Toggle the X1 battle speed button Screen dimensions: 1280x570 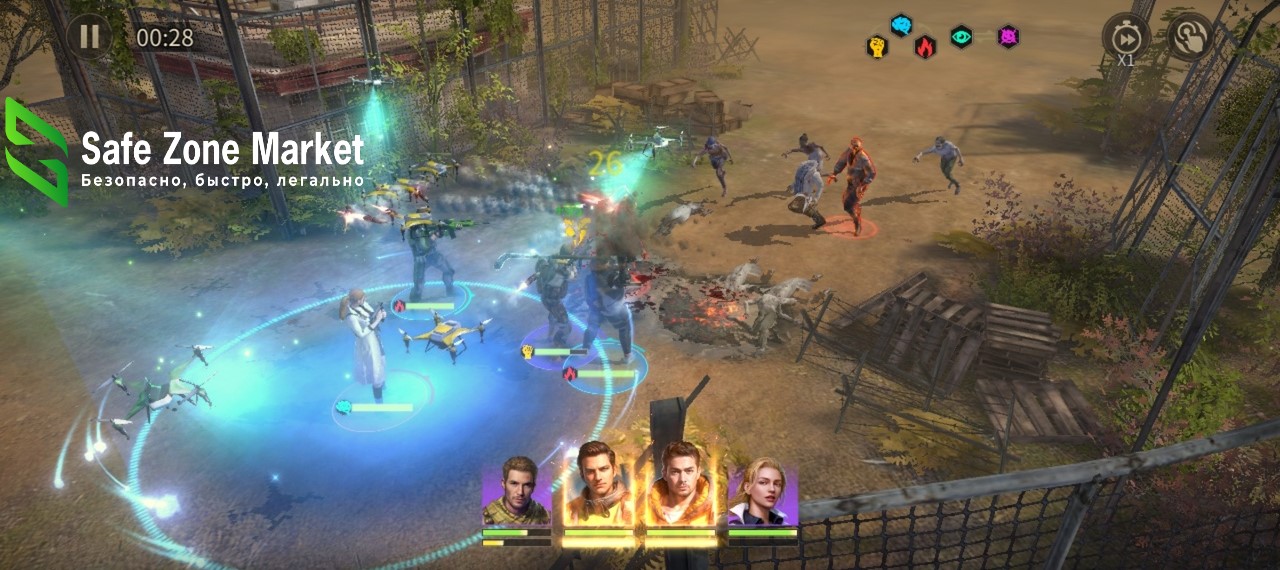[1126, 37]
